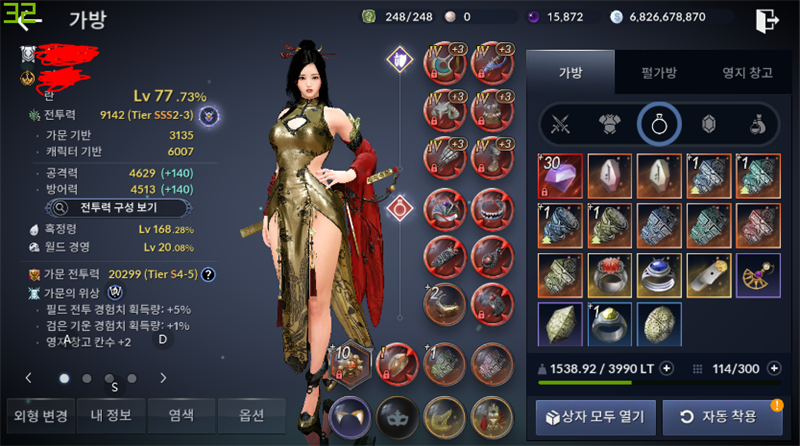Viewport: 800px width, 446px height.
Task: Choose the ring accessory filter
Action: click(x=660, y=125)
